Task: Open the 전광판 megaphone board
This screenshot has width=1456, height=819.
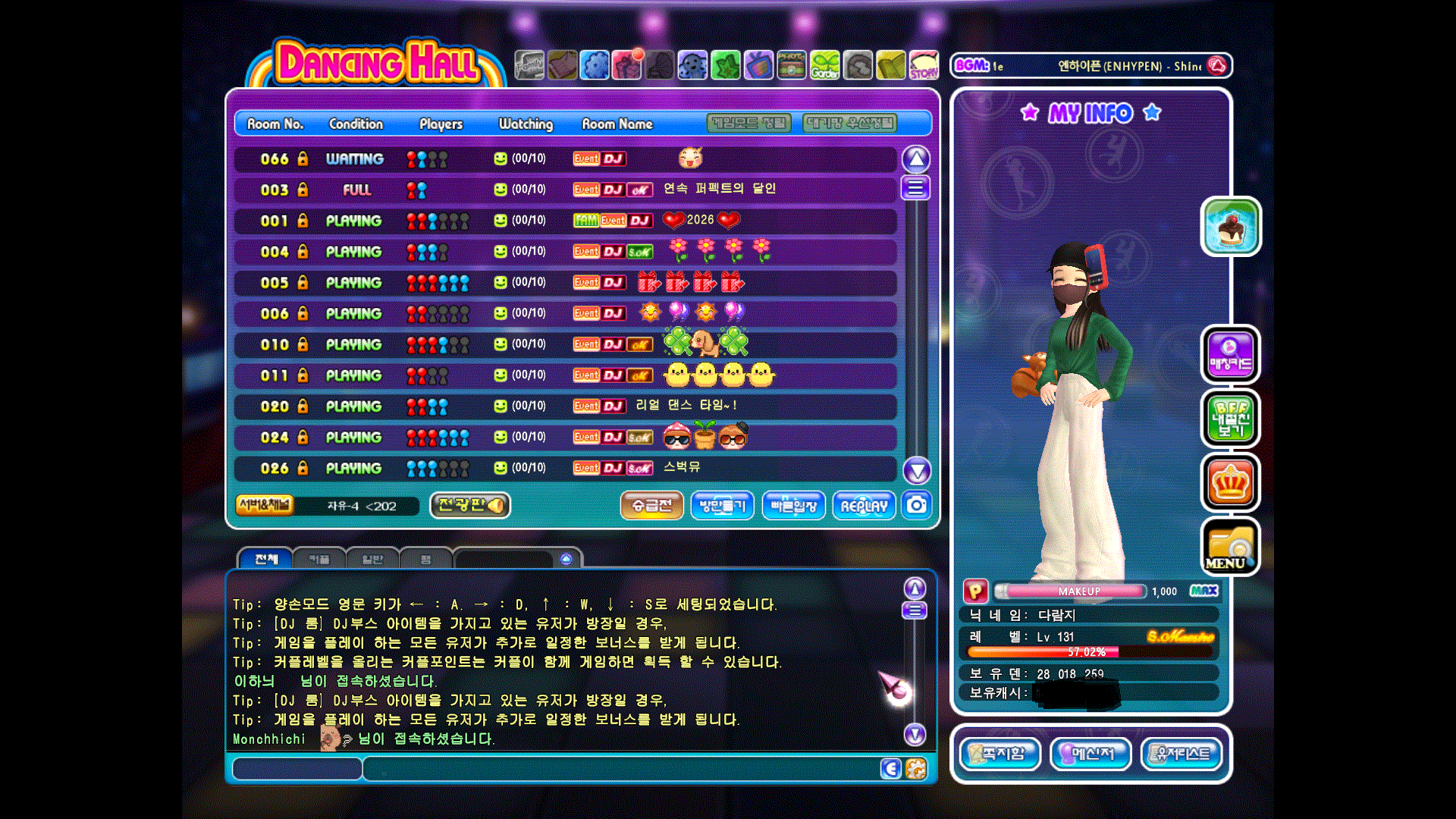Action: 470,505
